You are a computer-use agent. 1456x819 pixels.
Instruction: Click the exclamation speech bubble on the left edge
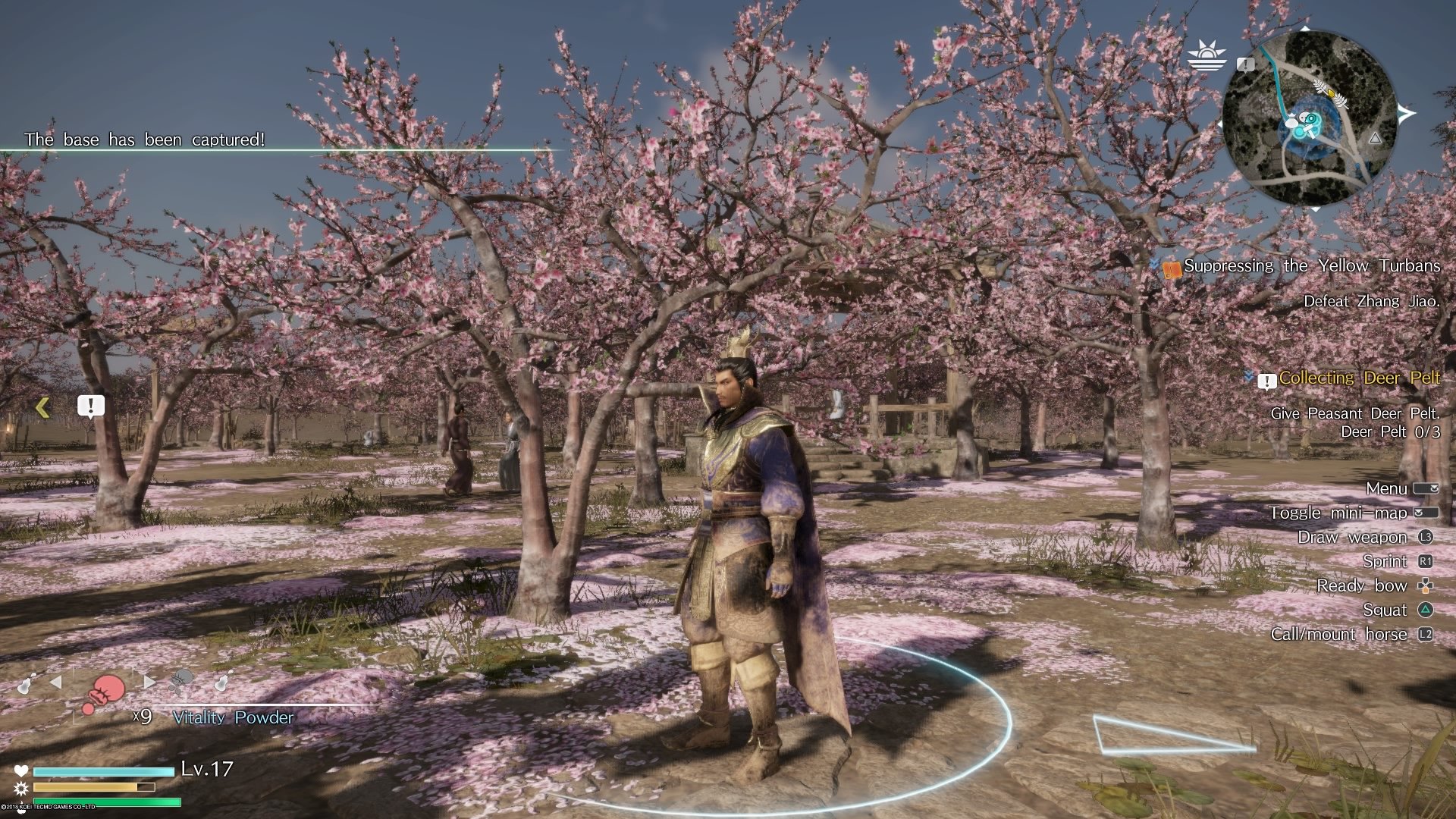[x=90, y=405]
